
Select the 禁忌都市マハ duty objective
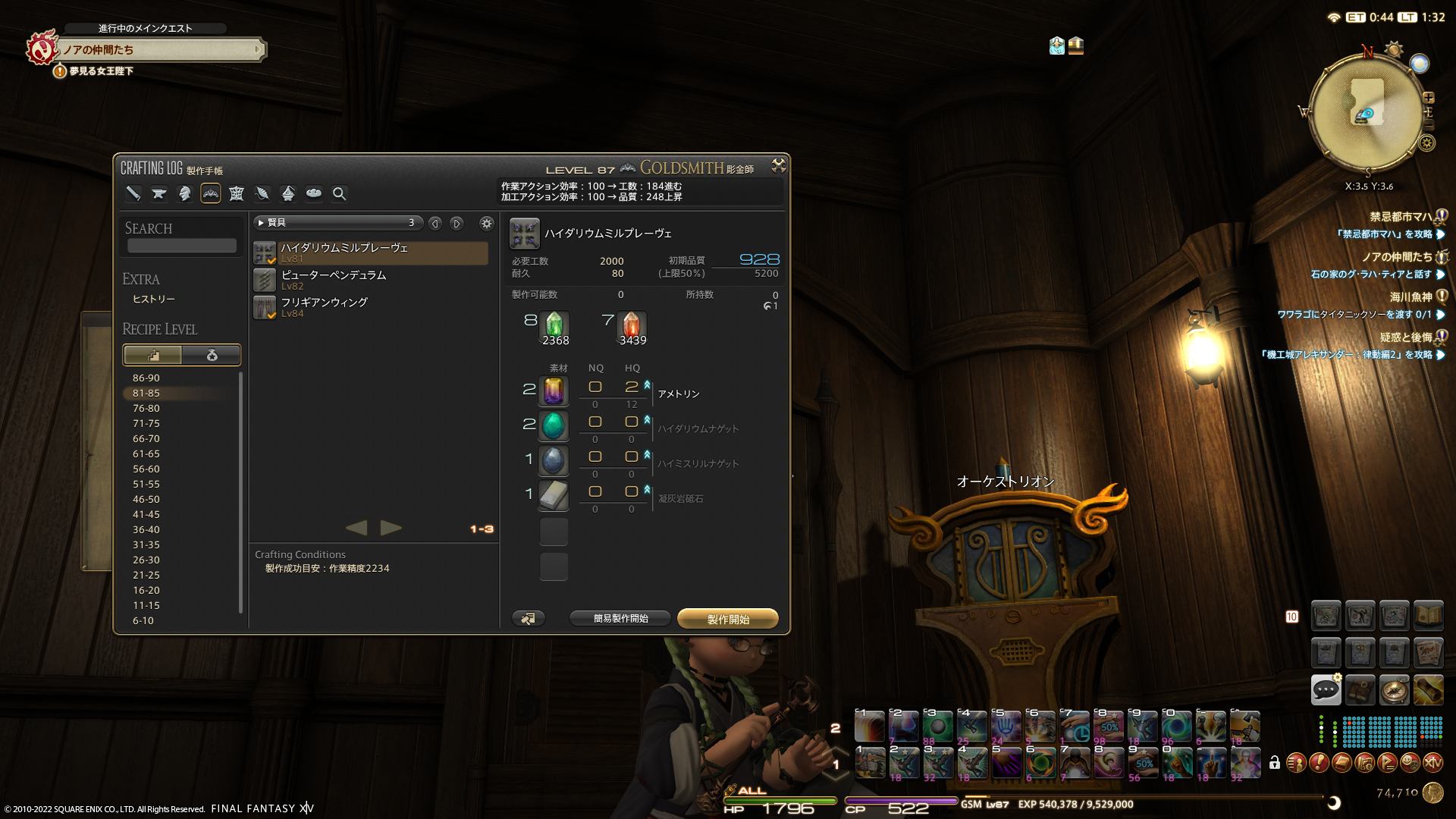pos(1400,217)
